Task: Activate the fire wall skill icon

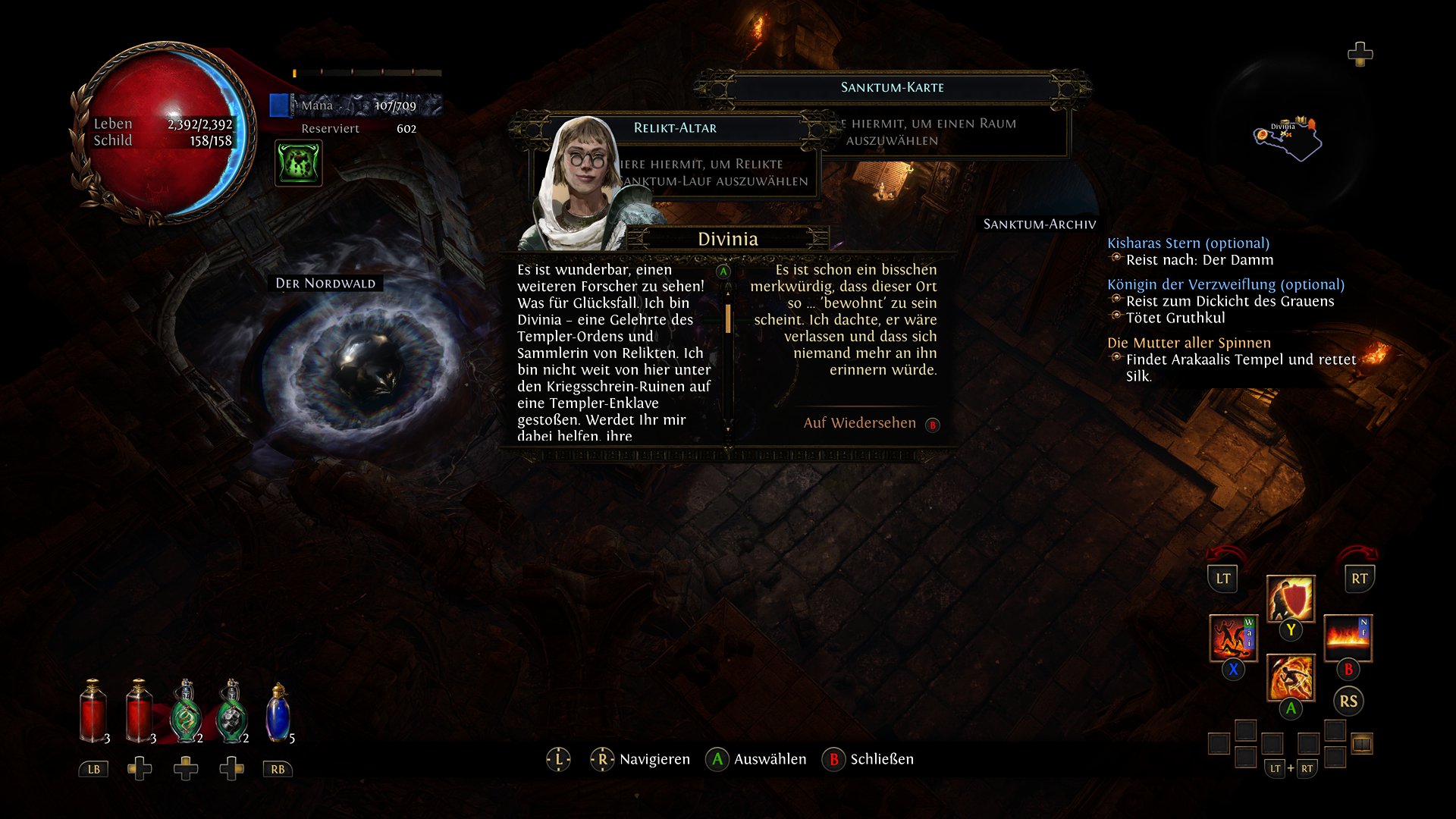Action: (x=1348, y=639)
